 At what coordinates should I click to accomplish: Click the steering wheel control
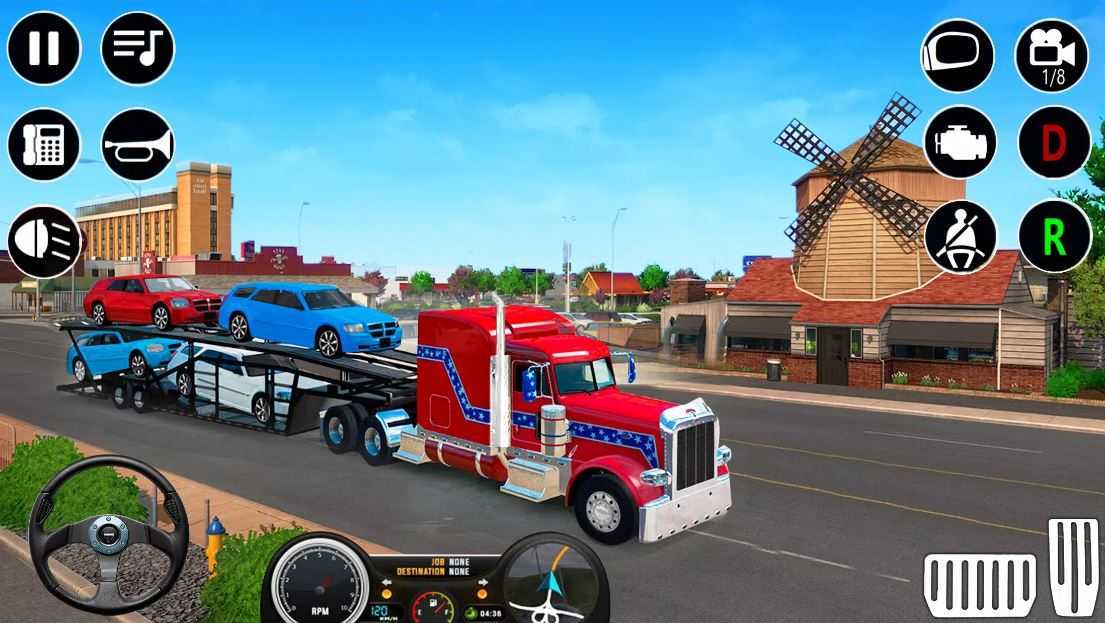pyautogui.click(x=108, y=533)
